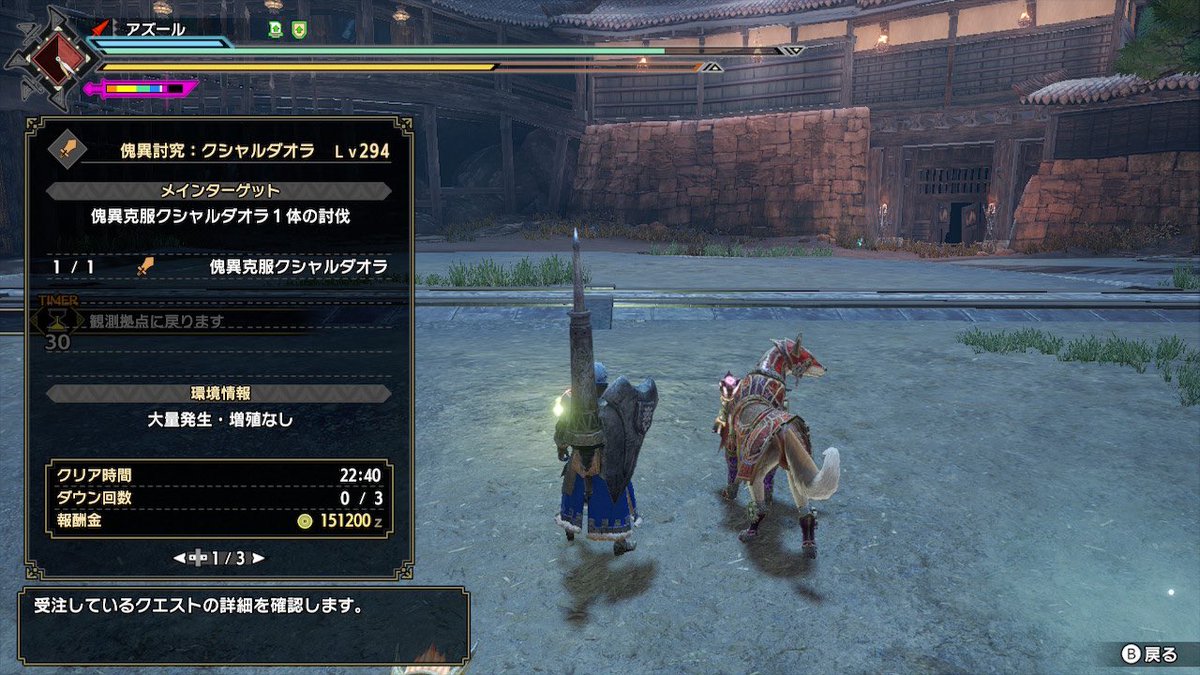Screen dimensions: 1200x675
Task: Click the green shield status icon
Action: click(x=299, y=30)
